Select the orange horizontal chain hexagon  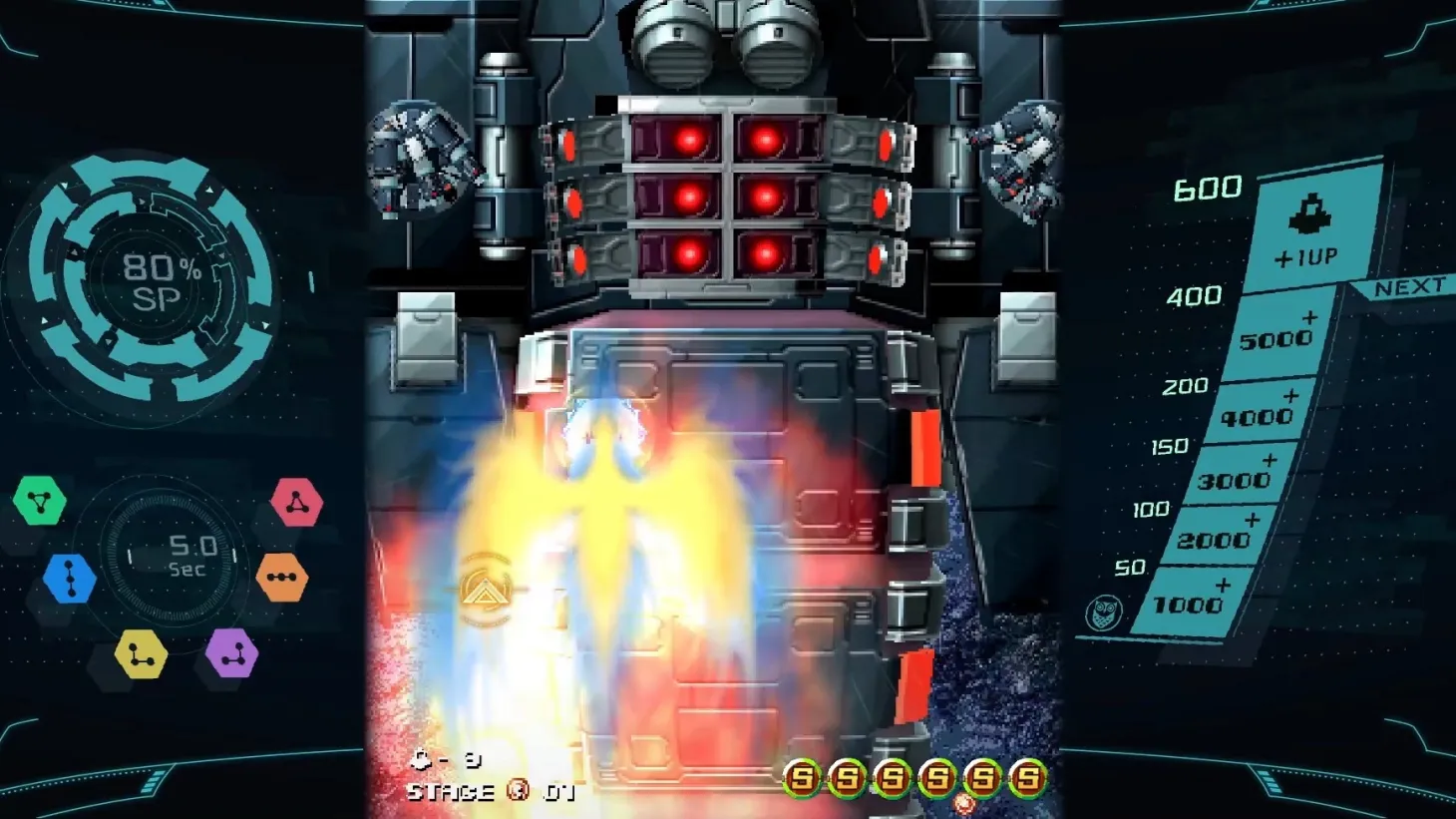pyautogui.click(x=281, y=575)
